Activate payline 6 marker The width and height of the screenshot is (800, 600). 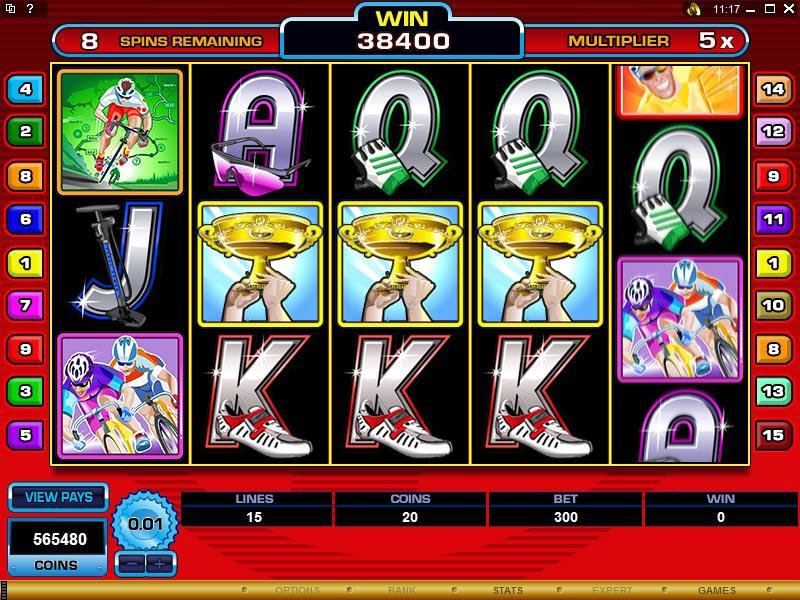(24, 218)
